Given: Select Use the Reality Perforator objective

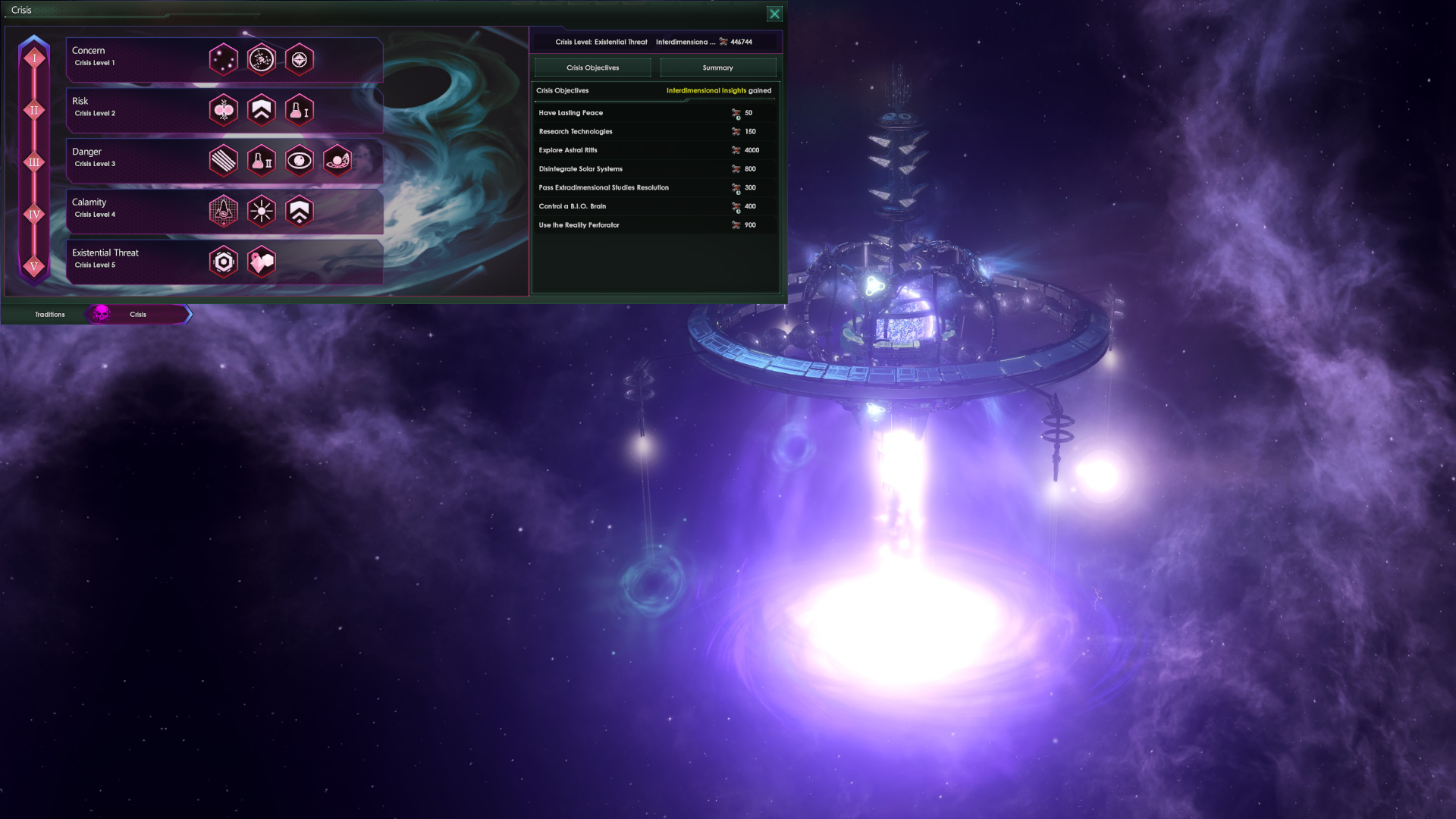Looking at the screenshot, I should point(654,225).
